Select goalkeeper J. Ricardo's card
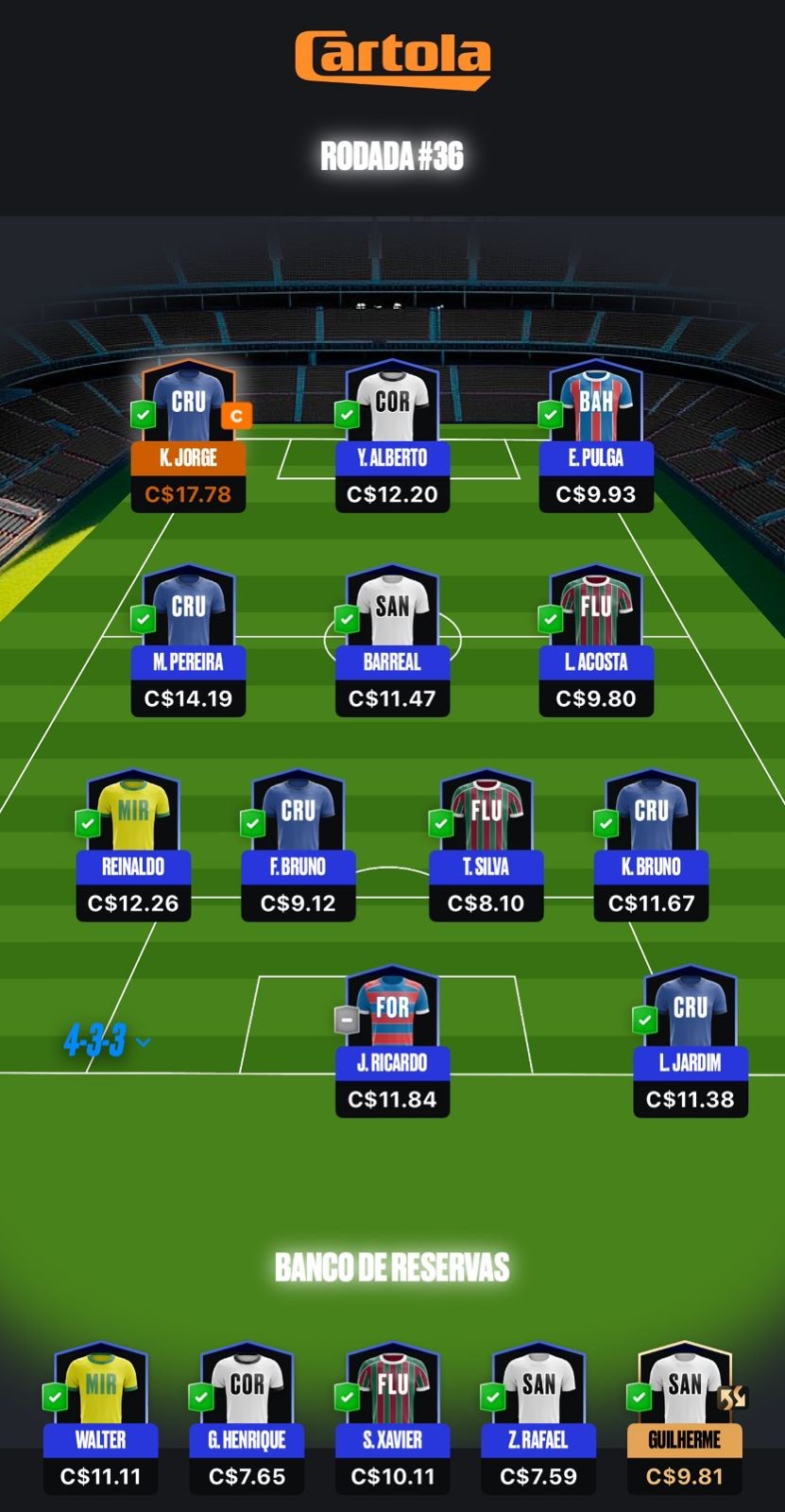Screen dimensions: 785x1512 [x=392, y=1042]
